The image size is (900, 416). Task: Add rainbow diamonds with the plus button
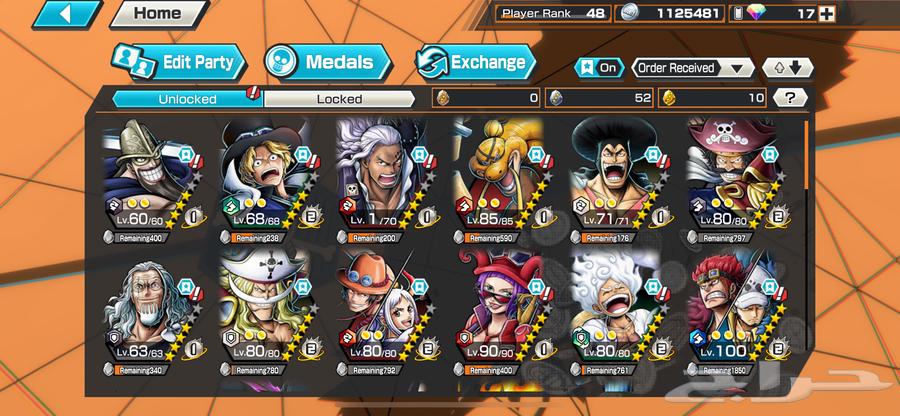coord(882,14)
